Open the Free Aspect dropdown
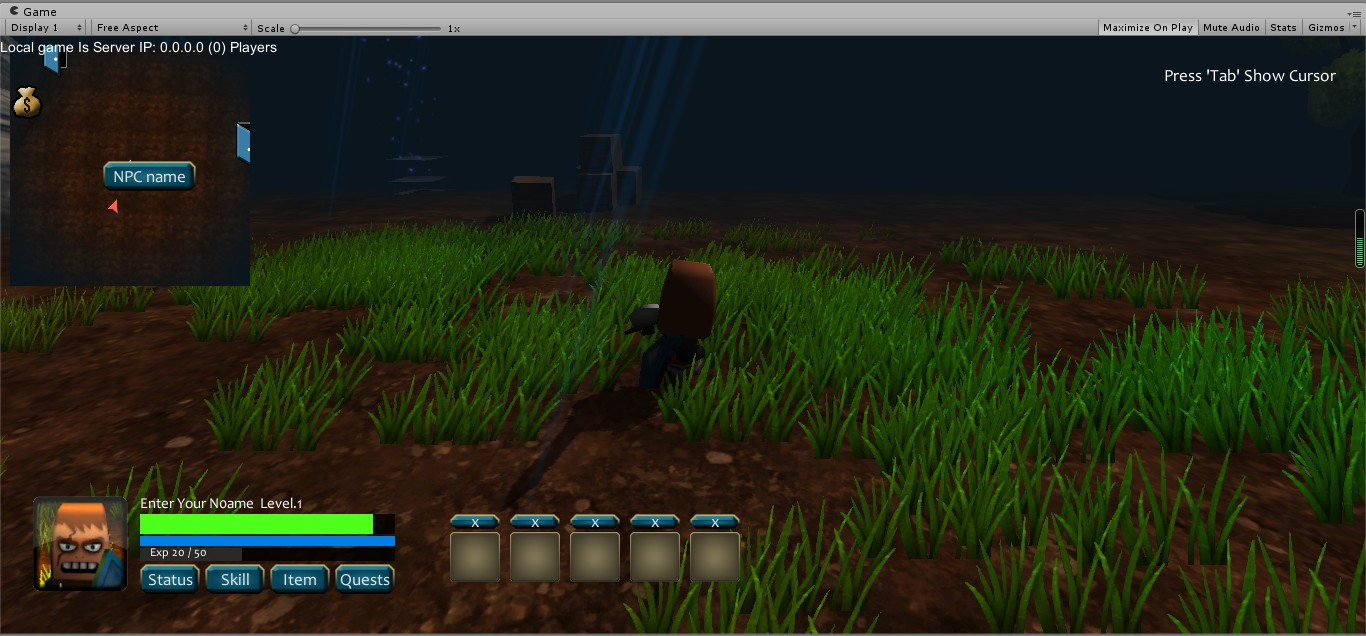 point(172,28)
